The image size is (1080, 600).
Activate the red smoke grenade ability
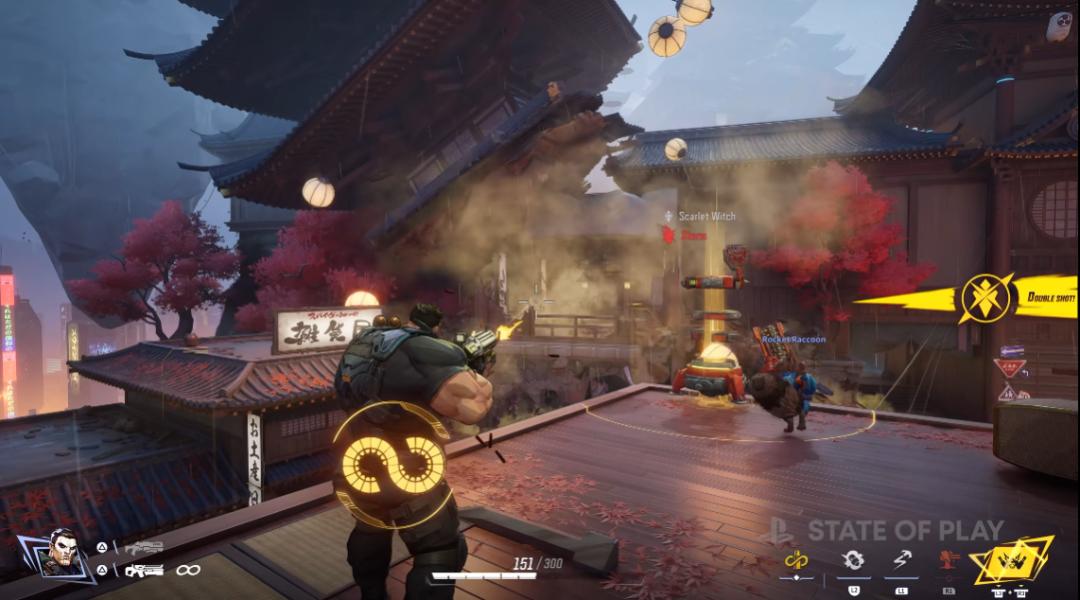(x=948, y=559)
